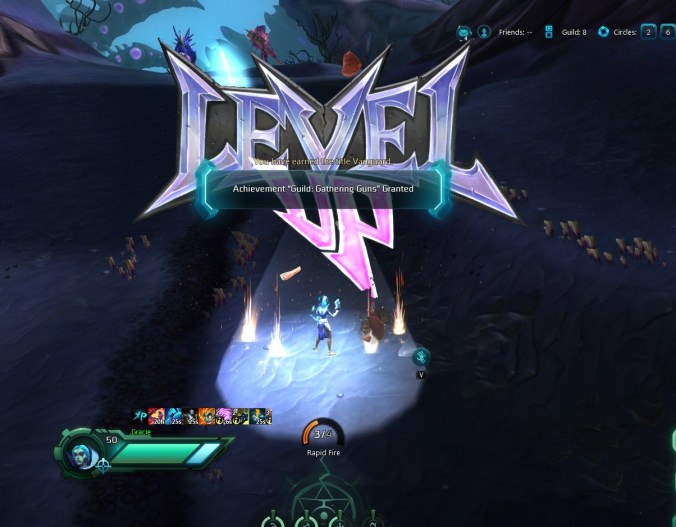Click the XP buff icon
Image resolution: width=676 pixels, height=527 pixels.
pos(141,415)
